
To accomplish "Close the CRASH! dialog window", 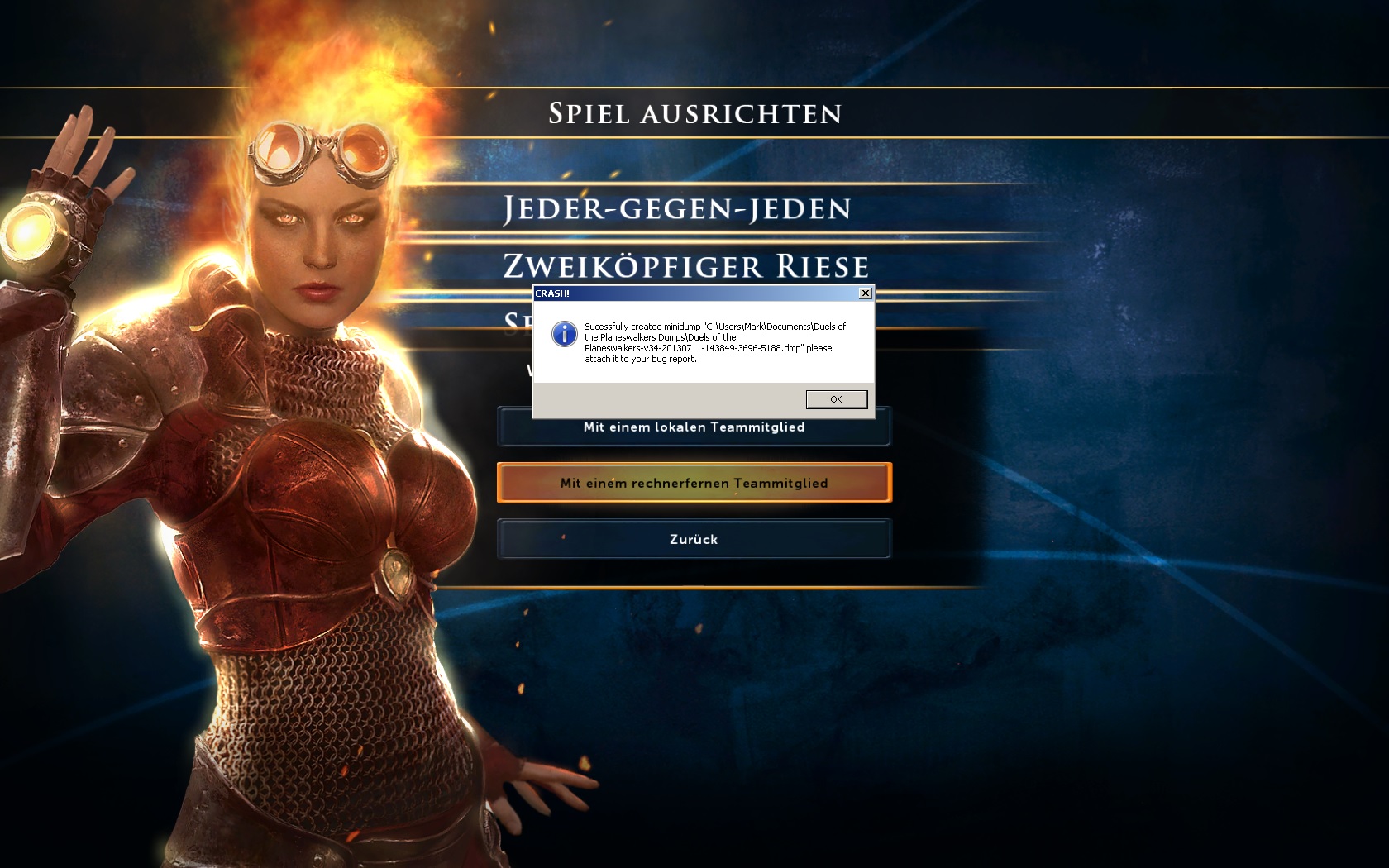I will click(865, 293).
